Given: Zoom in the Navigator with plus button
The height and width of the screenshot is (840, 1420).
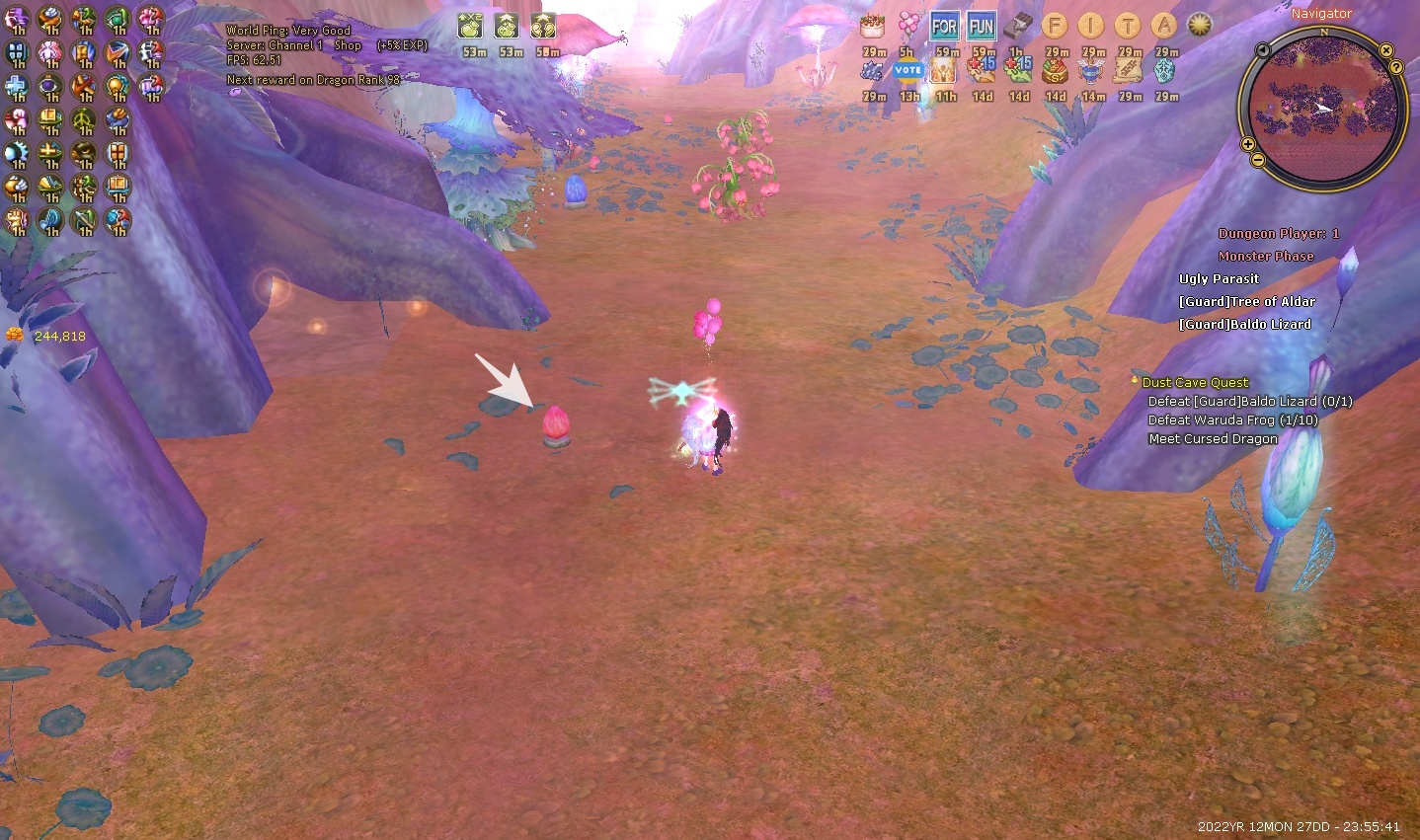Looking at the screenshot, I should pyautogui.click(x=1248, y=145).
